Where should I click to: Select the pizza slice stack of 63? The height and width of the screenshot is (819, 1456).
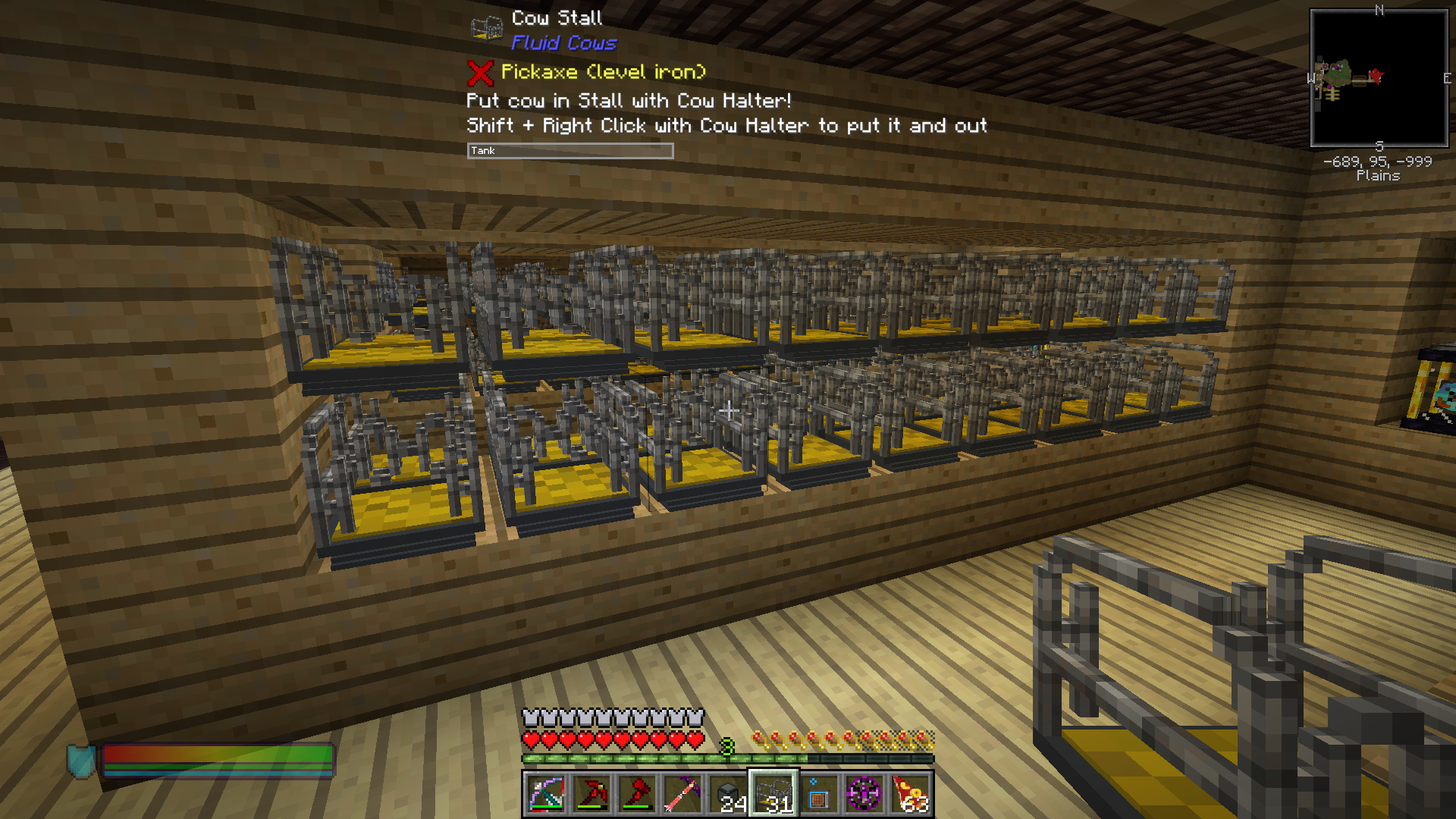point(910,794)
